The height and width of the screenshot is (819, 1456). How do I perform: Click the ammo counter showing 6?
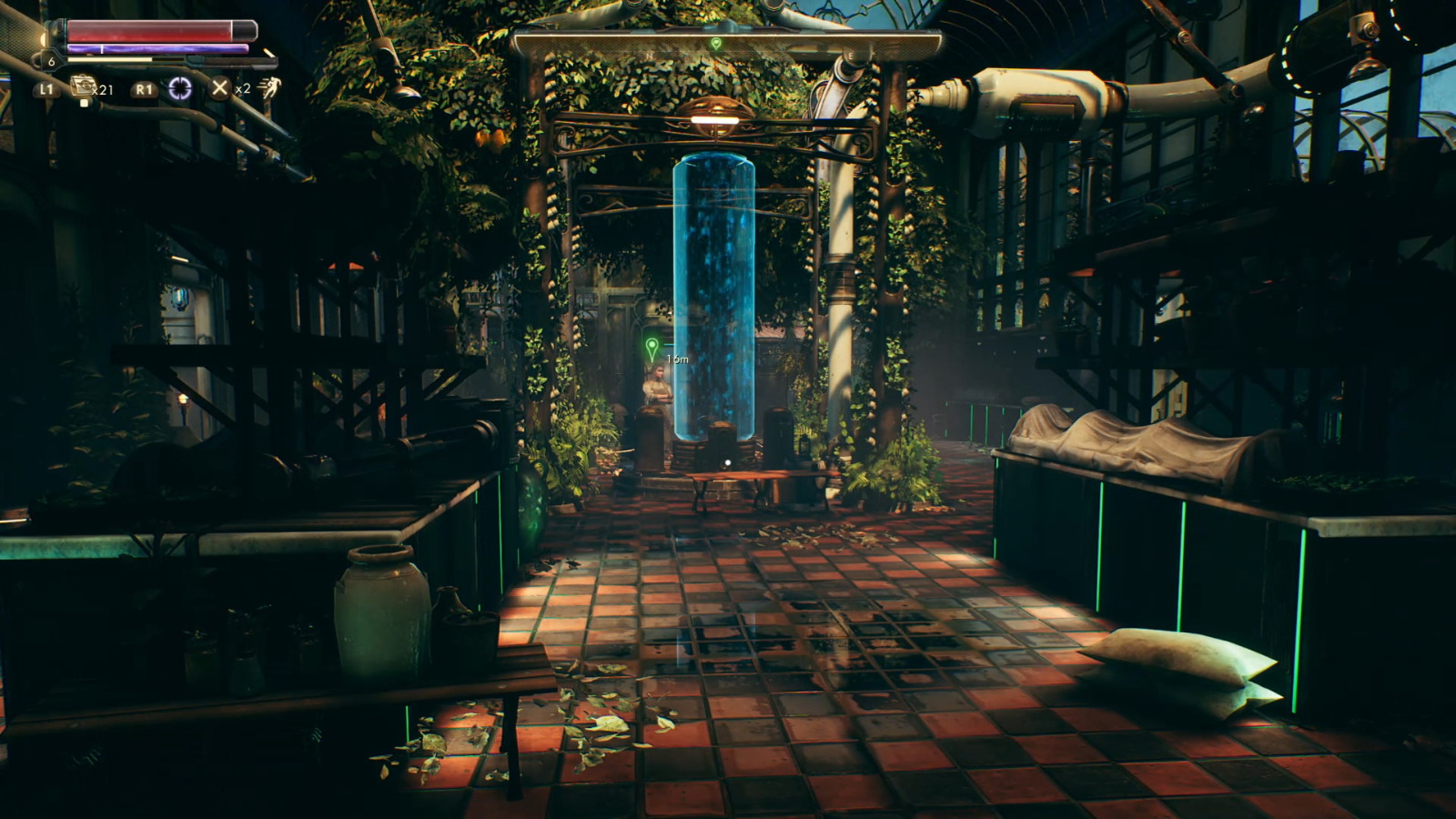52,61
